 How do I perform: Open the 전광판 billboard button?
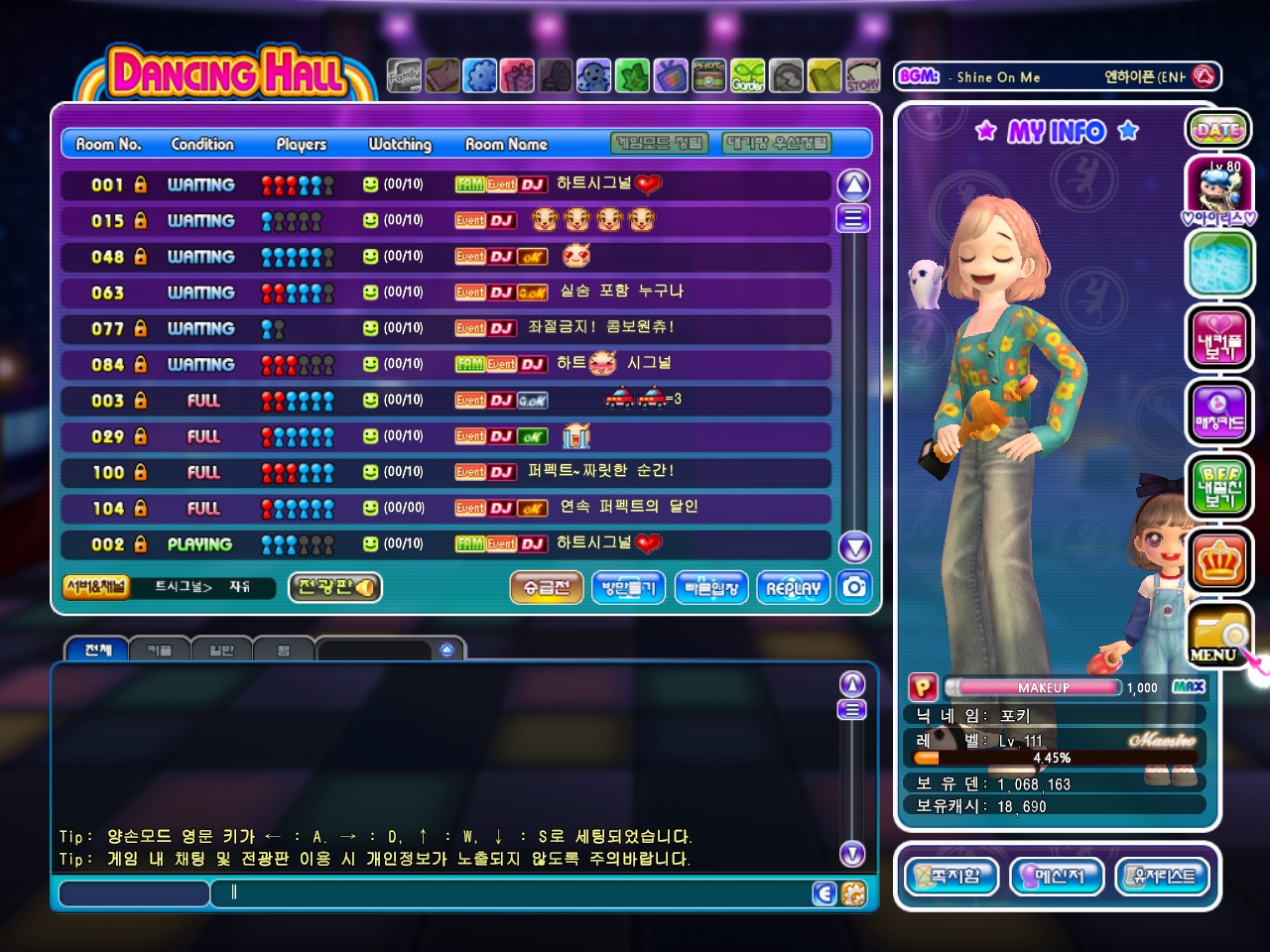pyautogui.click(x=335, y=587)
